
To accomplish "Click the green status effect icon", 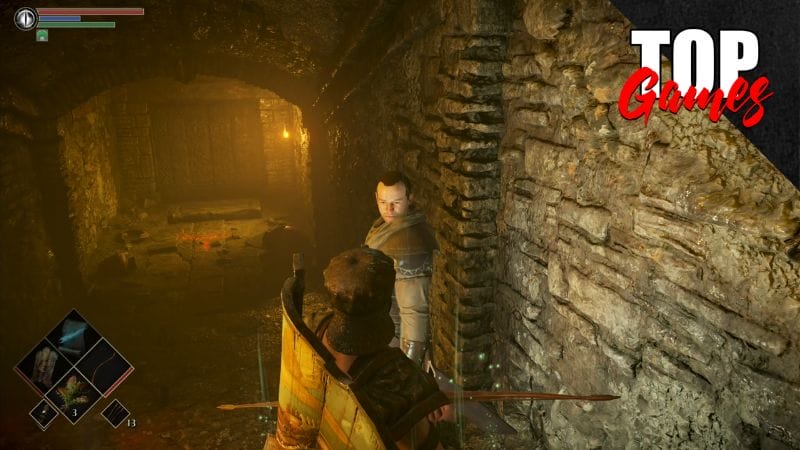I will pos(42,35).
